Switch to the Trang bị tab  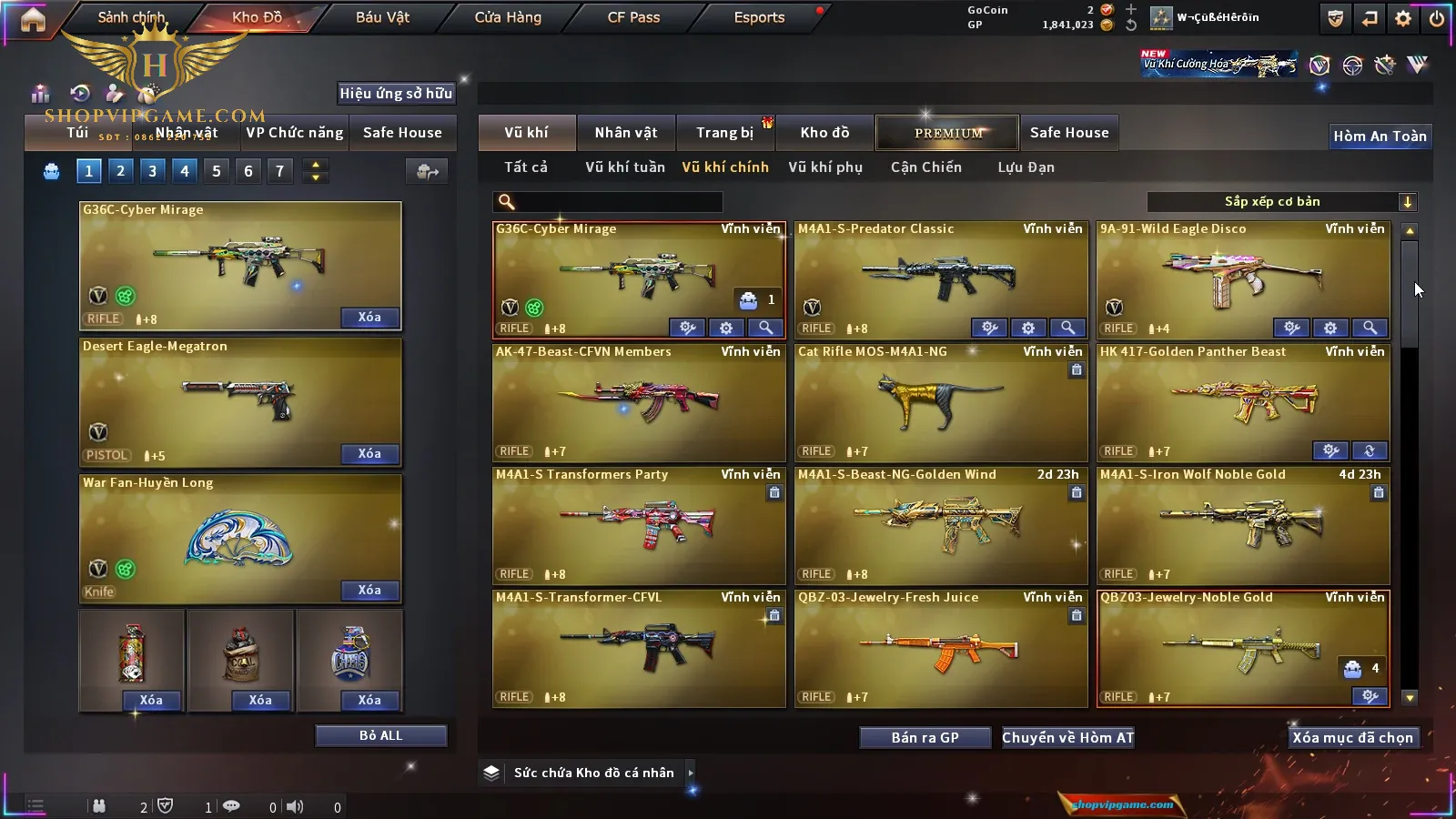point(724,133)
